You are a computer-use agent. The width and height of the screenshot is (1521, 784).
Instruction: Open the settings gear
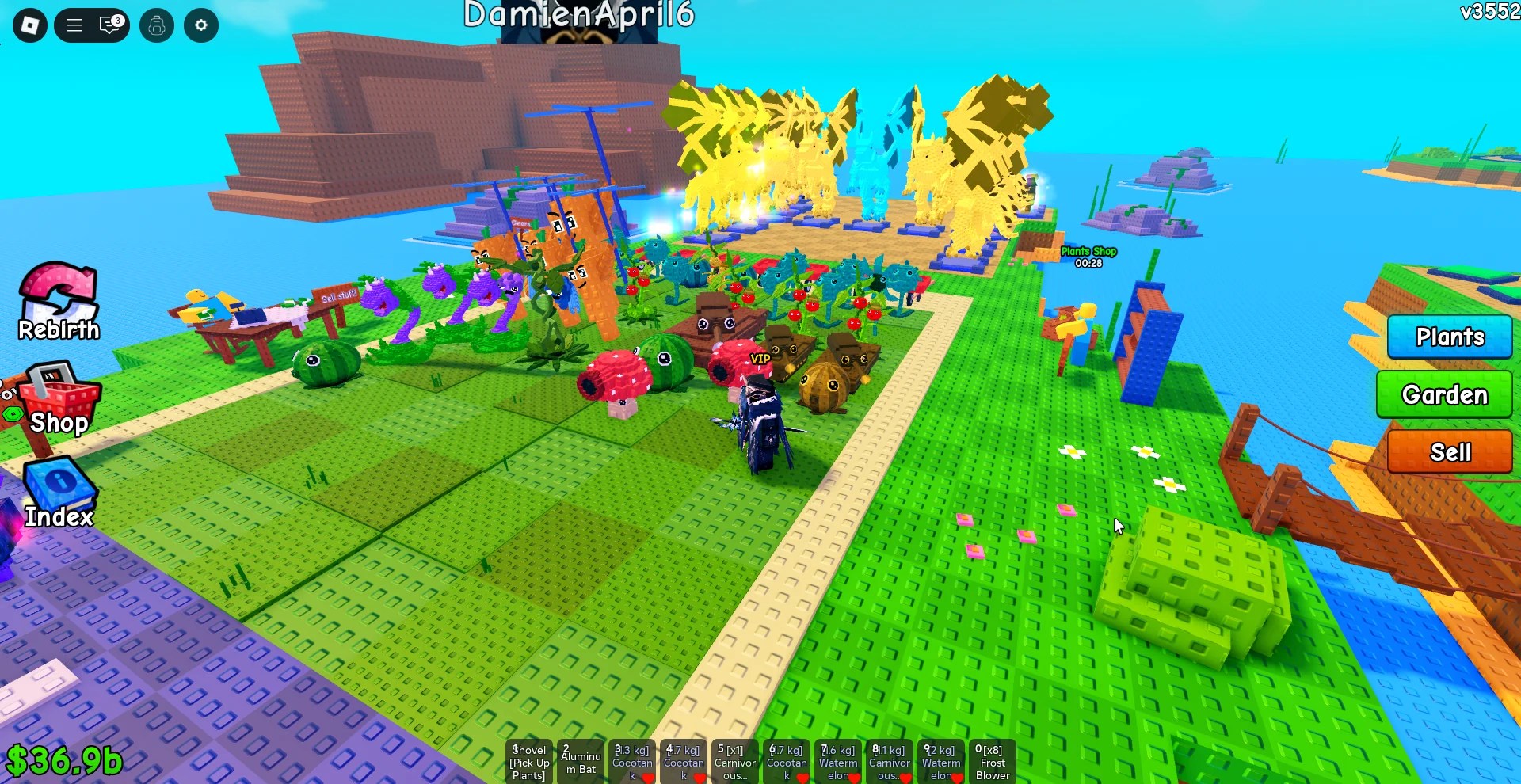tap(200, 25)
